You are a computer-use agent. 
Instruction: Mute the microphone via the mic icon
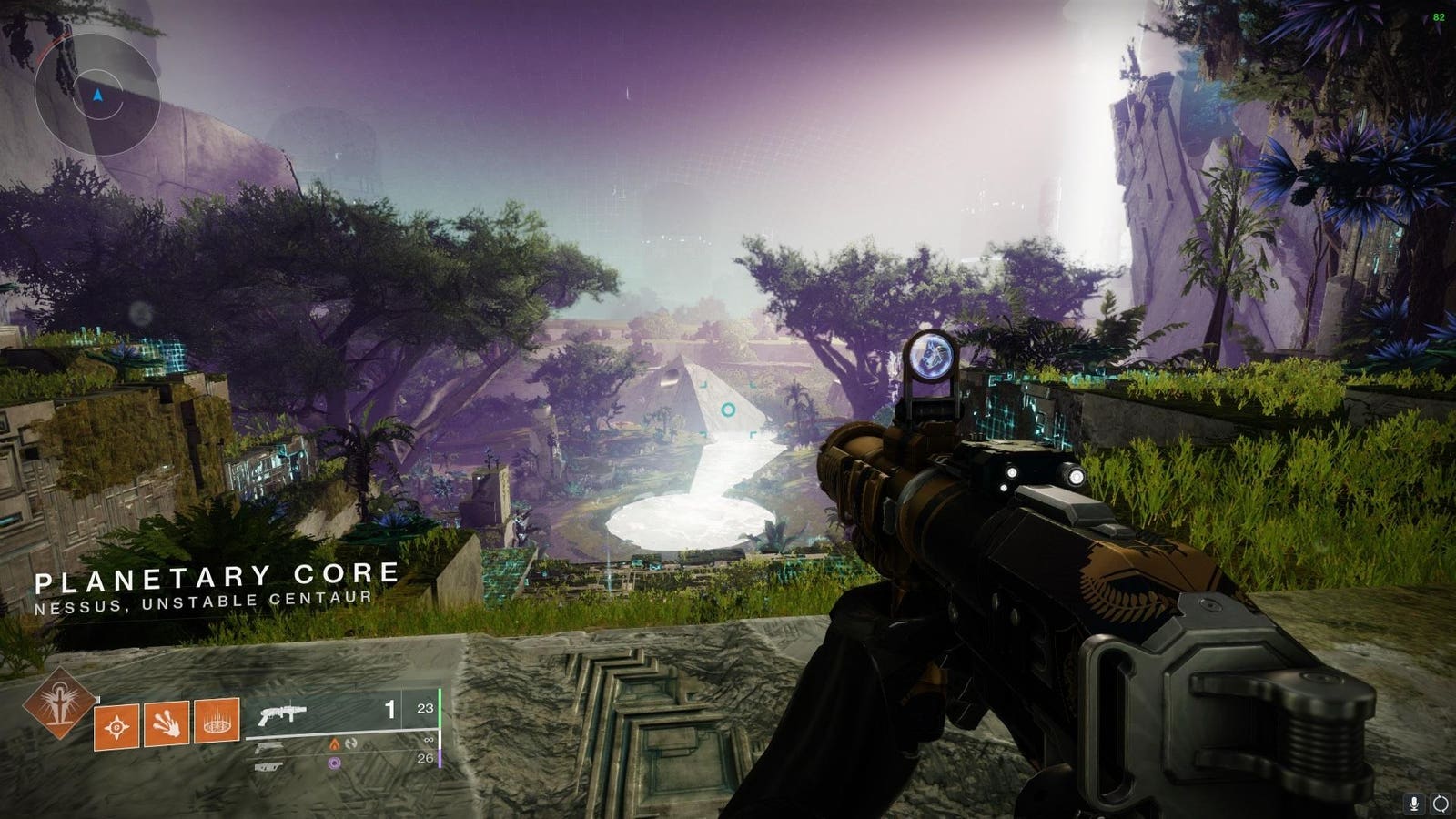pos(1413,804)
